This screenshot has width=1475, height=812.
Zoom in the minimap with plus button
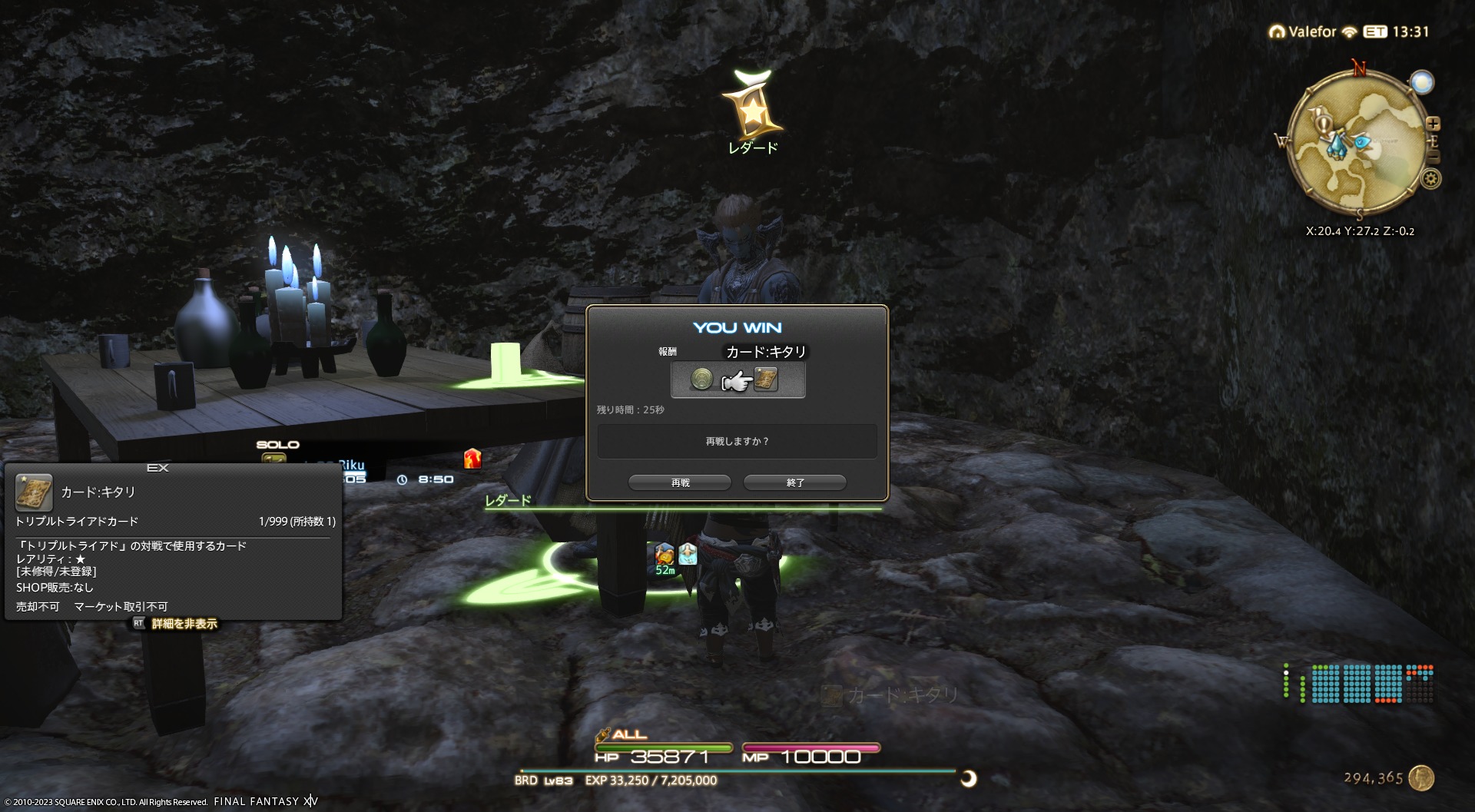pyautogui.click(x=1433, y=124)
